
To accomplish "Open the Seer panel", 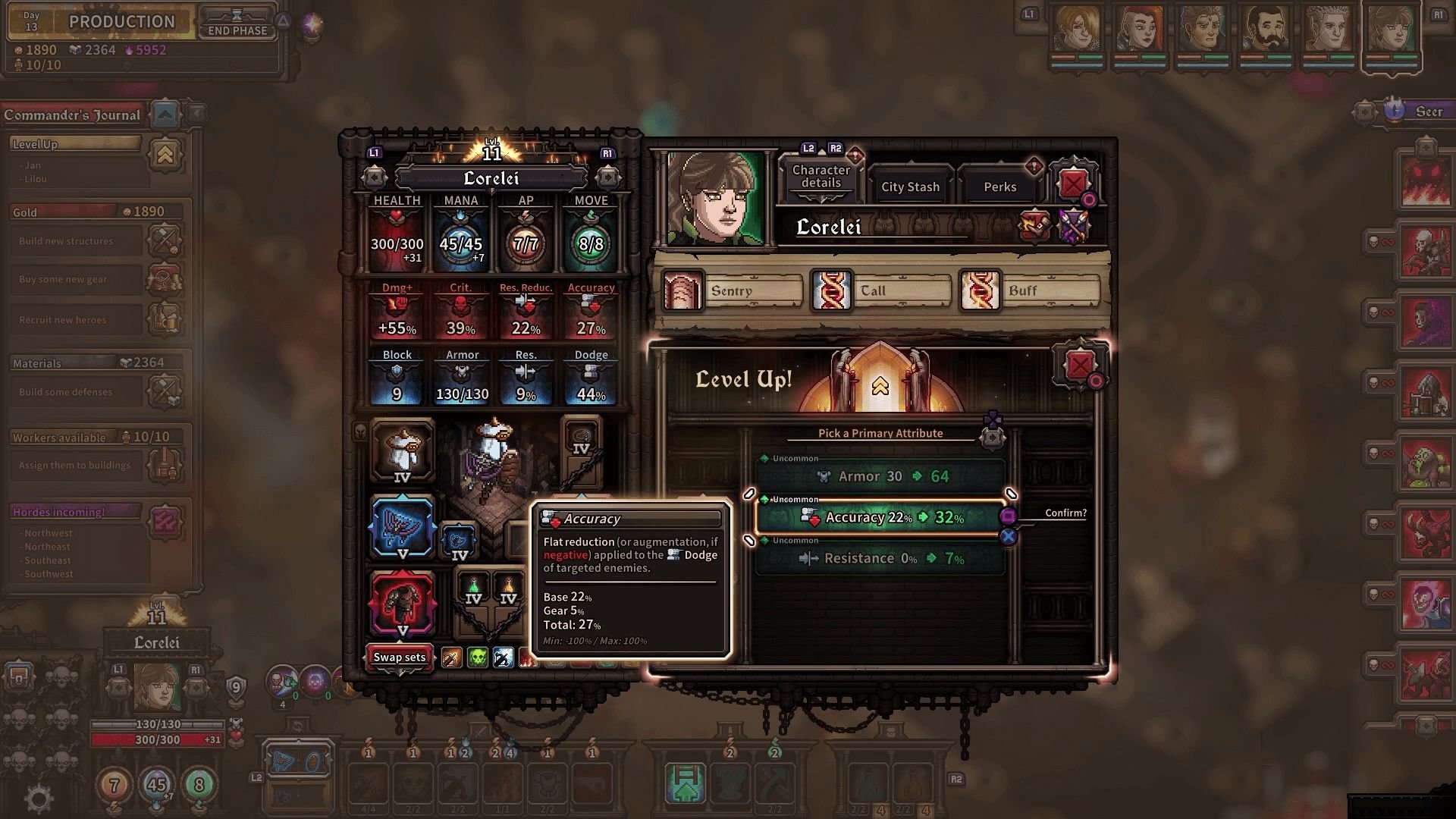I will click(1417, 111).
